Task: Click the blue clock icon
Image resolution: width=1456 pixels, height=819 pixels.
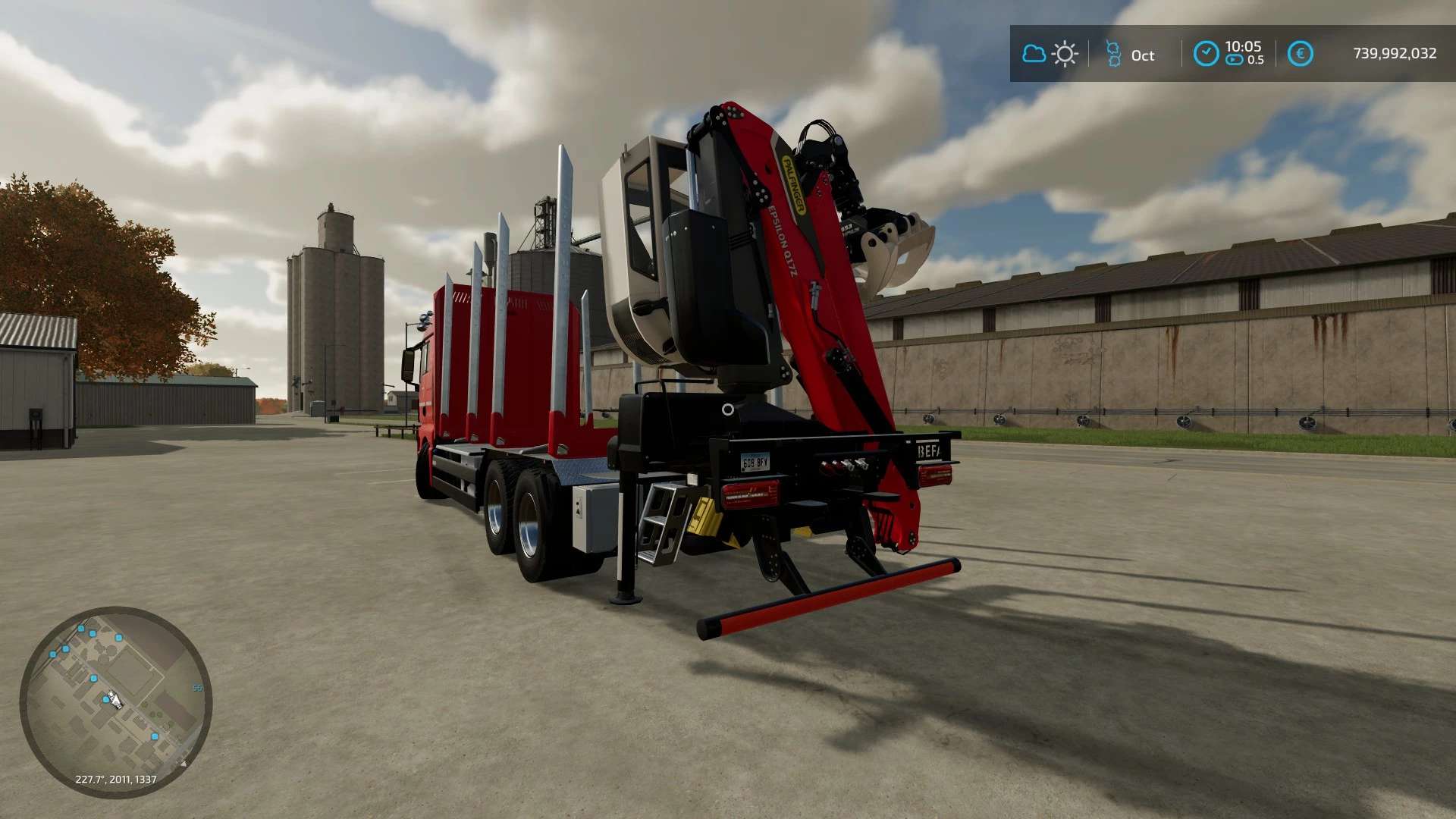Action: coord(1206,54)
